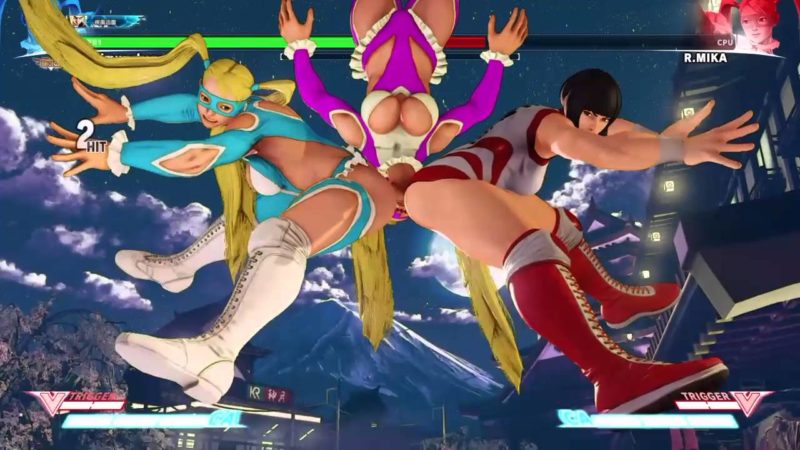Click the R. Mika CPU character portrait
This screenshot has width=800, height=450.
pos(756,23)
